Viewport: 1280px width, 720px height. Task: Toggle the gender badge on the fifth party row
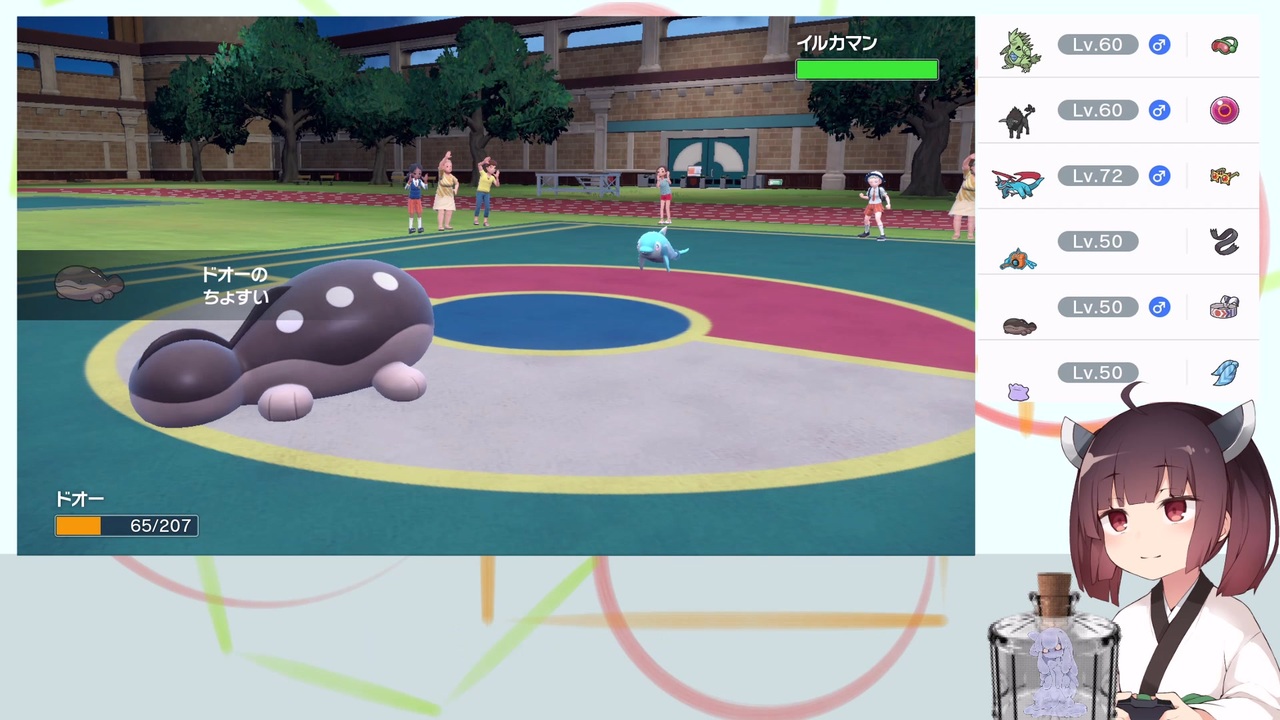[1159, 307]
